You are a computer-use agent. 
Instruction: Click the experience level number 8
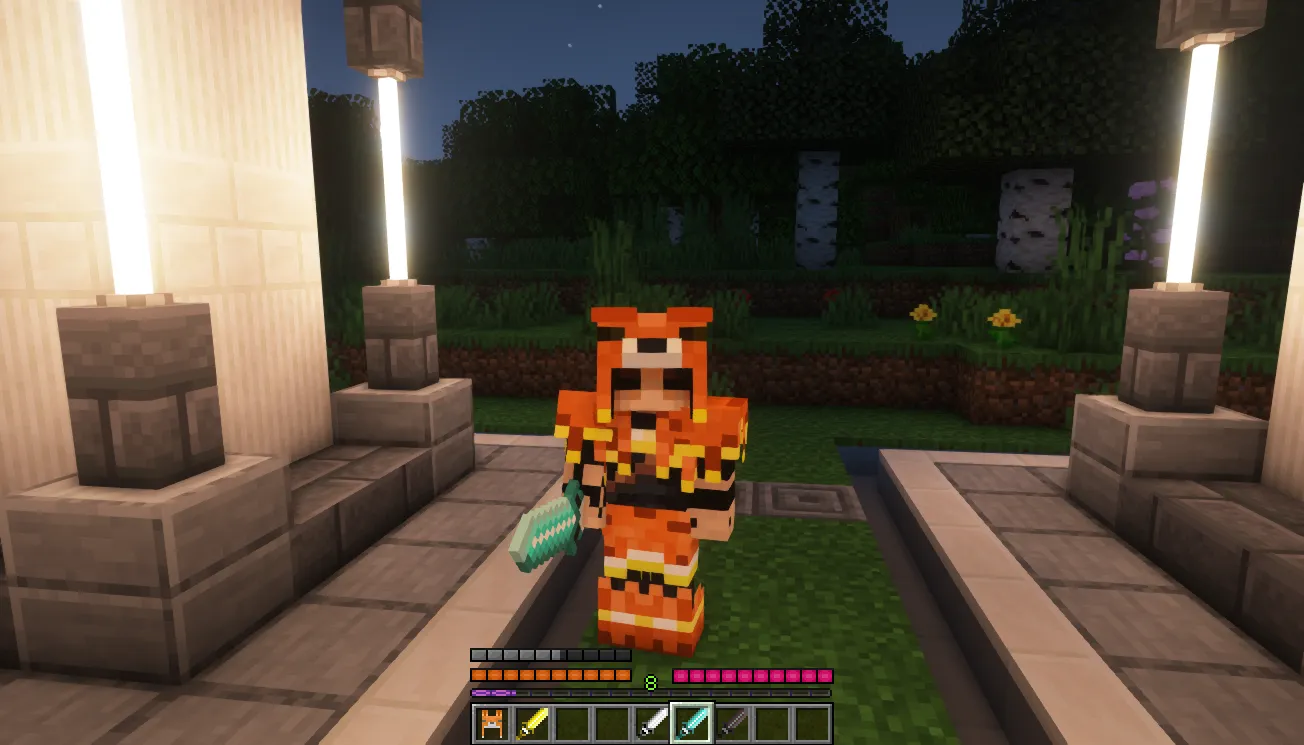pyautogui.click(x=649, y=680)
